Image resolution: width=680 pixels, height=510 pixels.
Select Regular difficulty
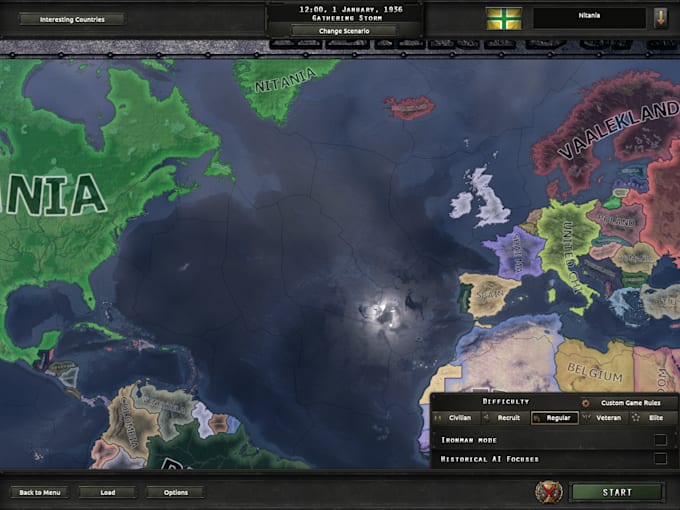point(559,418)
